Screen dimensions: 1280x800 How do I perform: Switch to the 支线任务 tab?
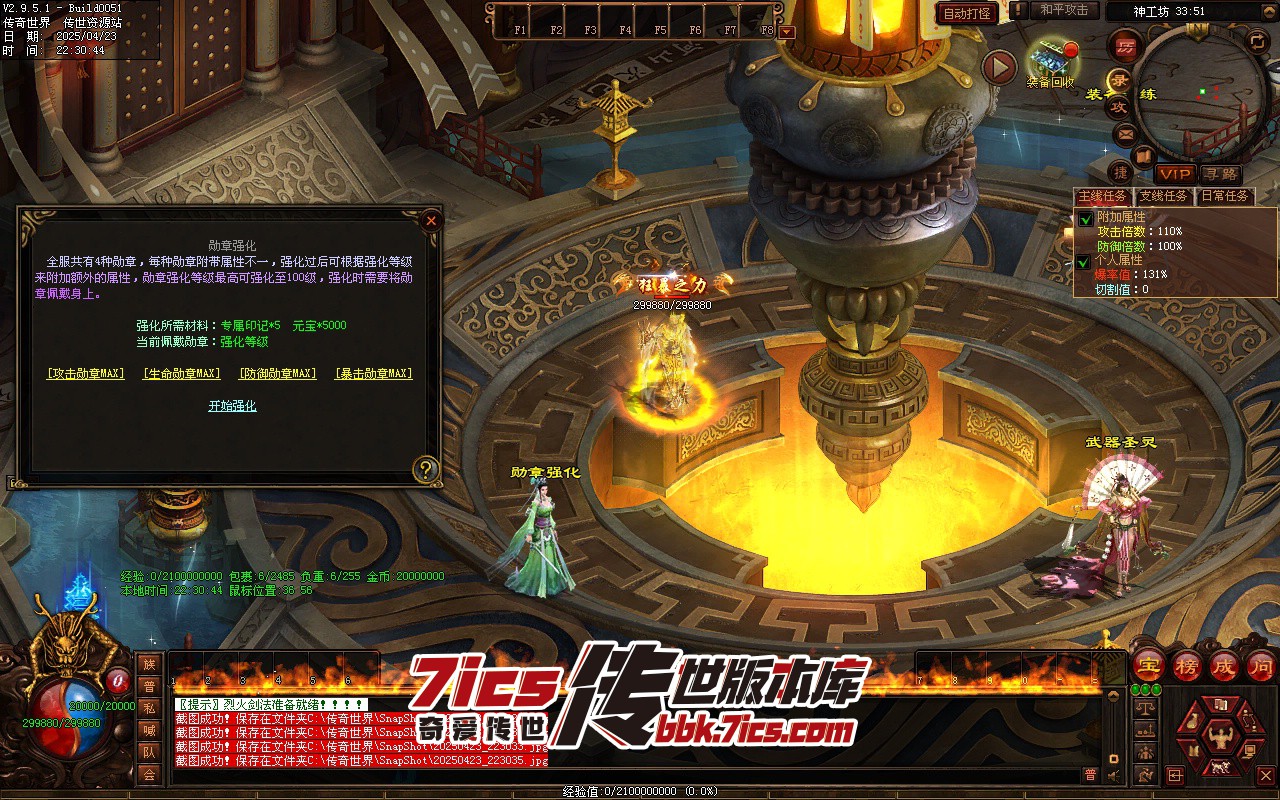pos(1164,196)
